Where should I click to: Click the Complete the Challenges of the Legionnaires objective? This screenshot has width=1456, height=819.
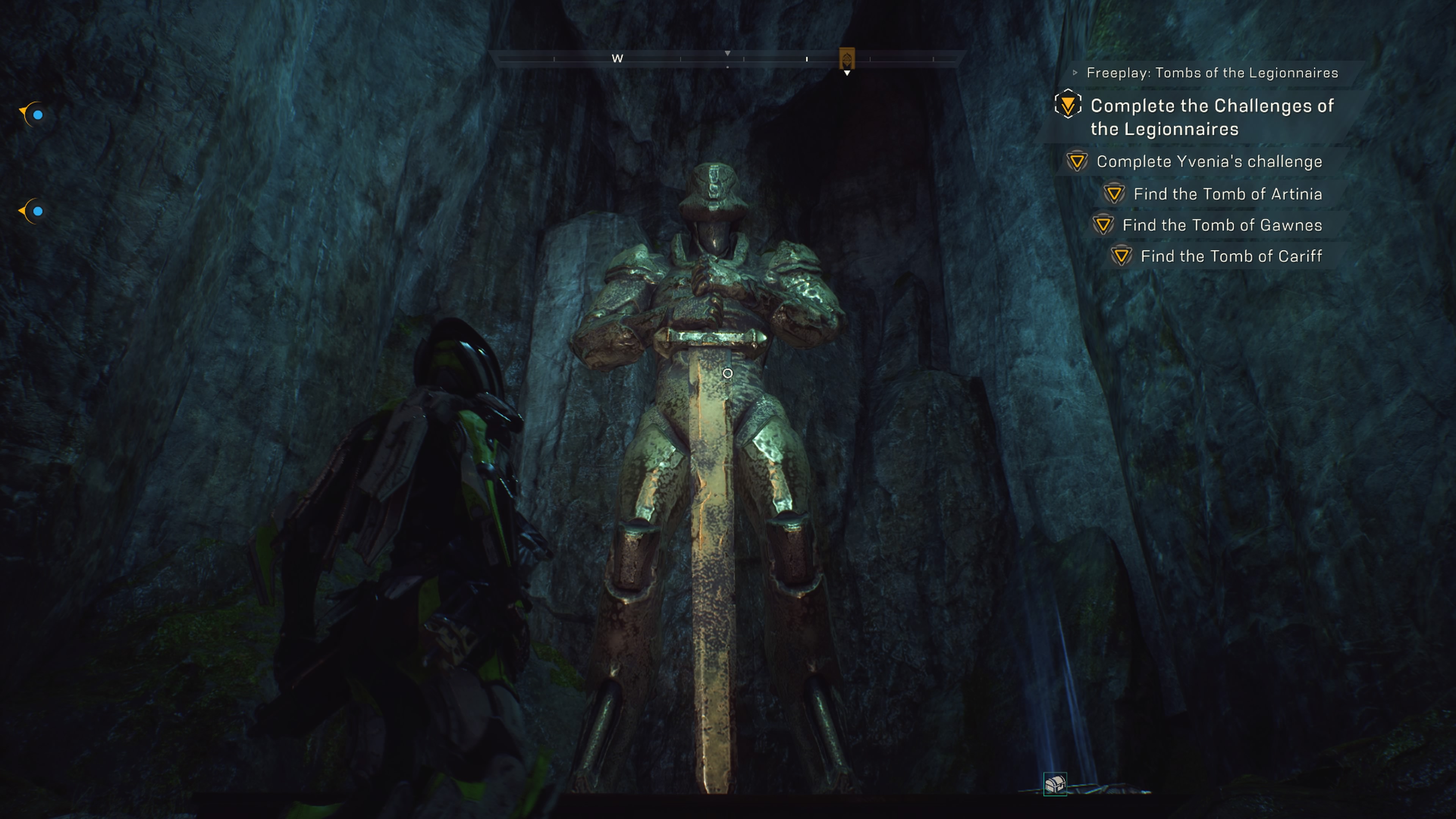(x=1212, y=117)
